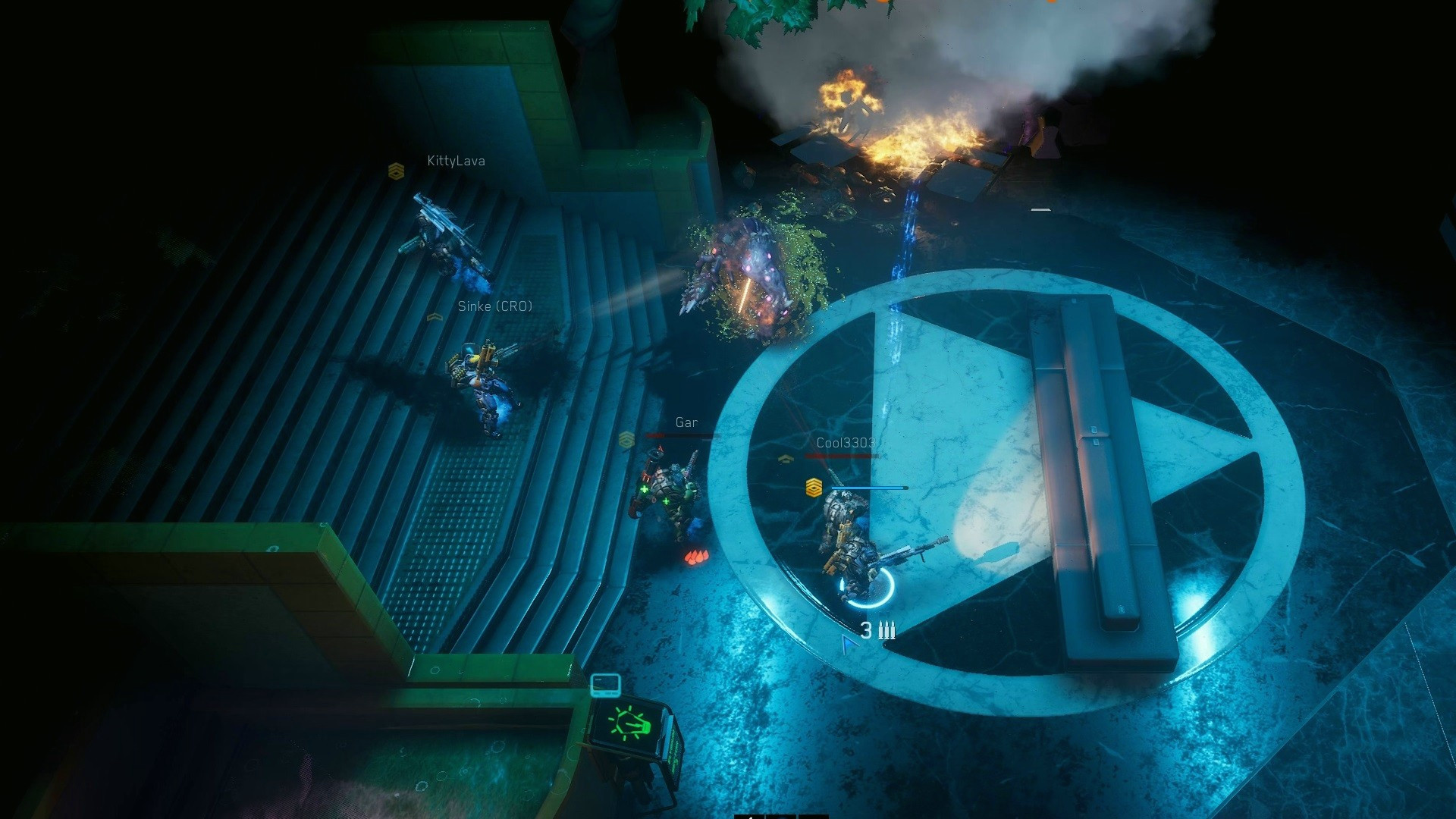Click the KittyLava player name tag
The height and width of the screenshot is (819, 1456).
click(x=456, y=161)
